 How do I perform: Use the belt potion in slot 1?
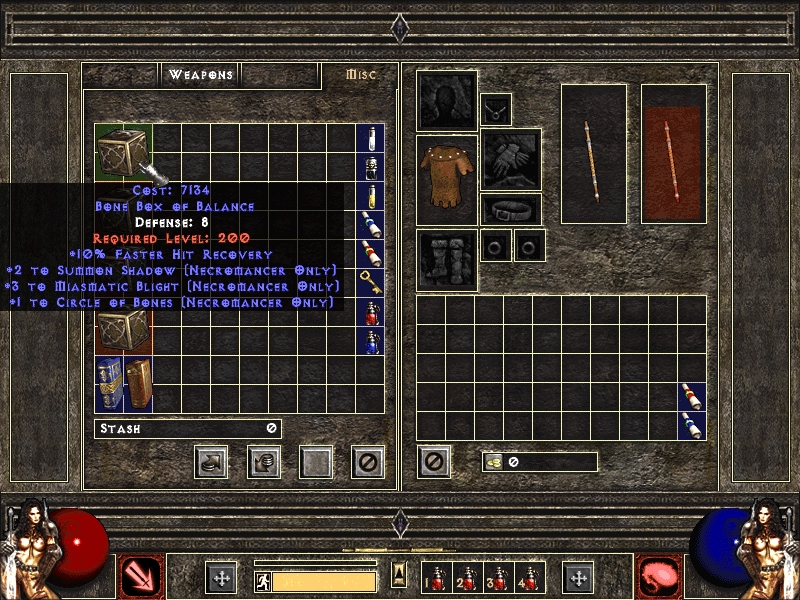(438, 578)
